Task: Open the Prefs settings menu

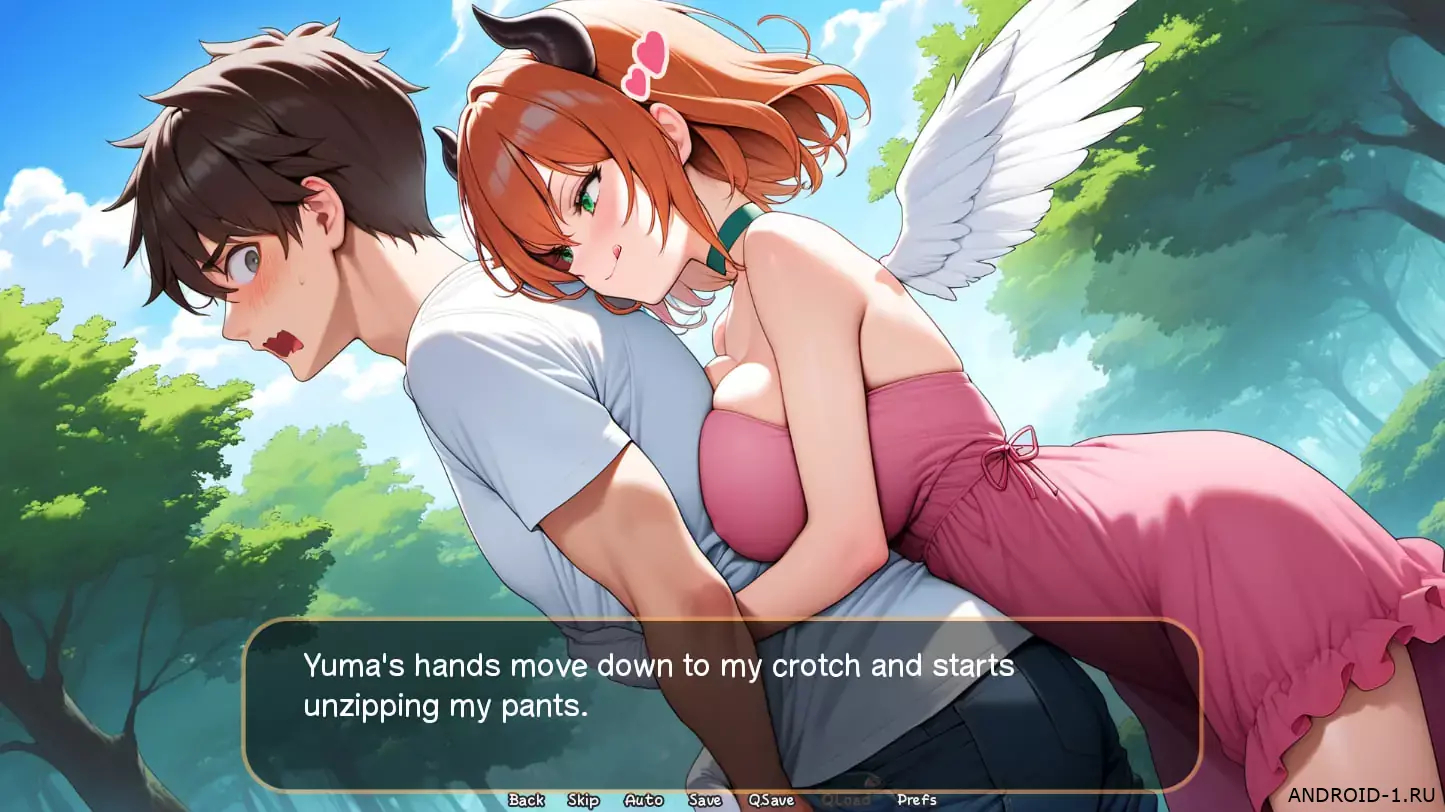Action: pyautogui.click(x=917, y=800)
